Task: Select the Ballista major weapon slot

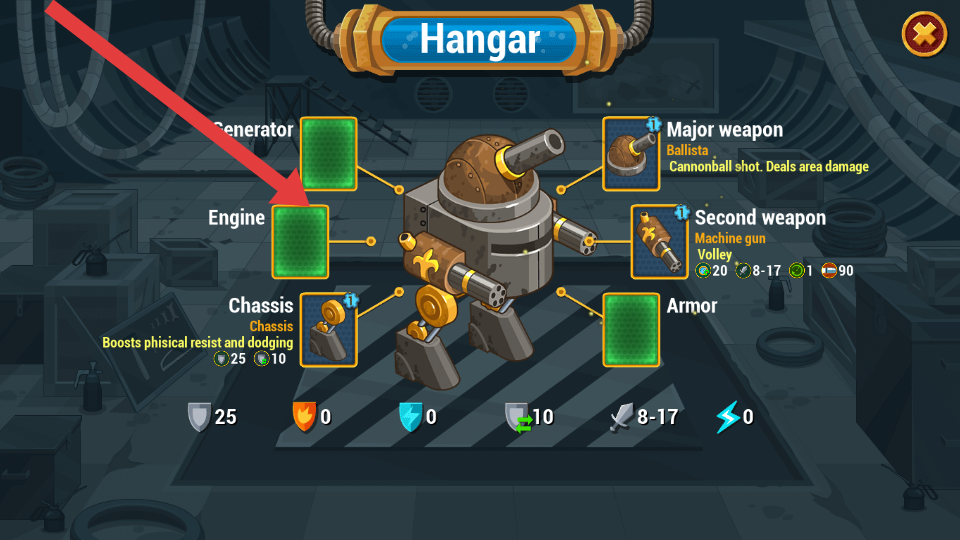Action: click(631, 153)
